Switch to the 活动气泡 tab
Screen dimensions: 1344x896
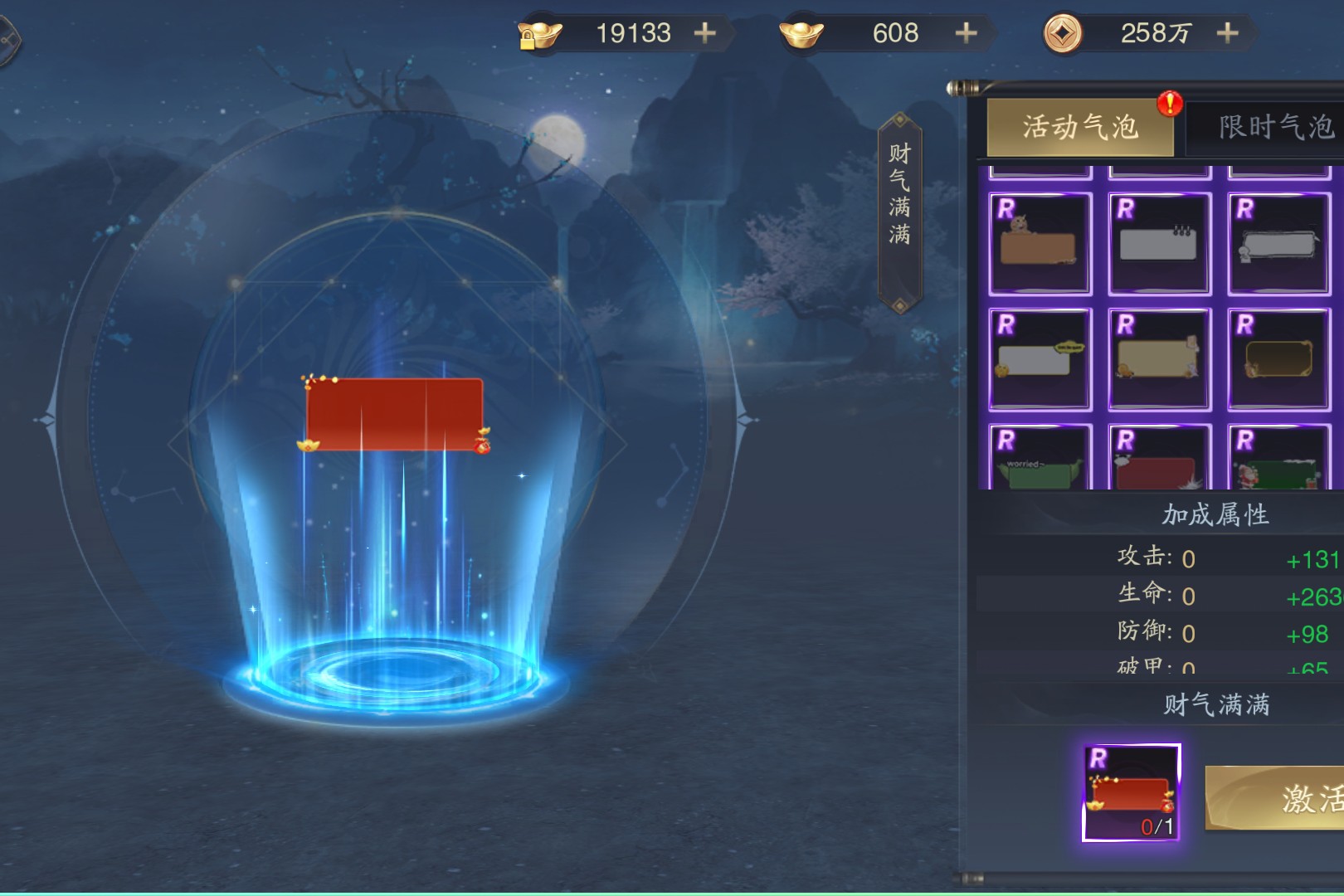click(x=1079, y=128)
